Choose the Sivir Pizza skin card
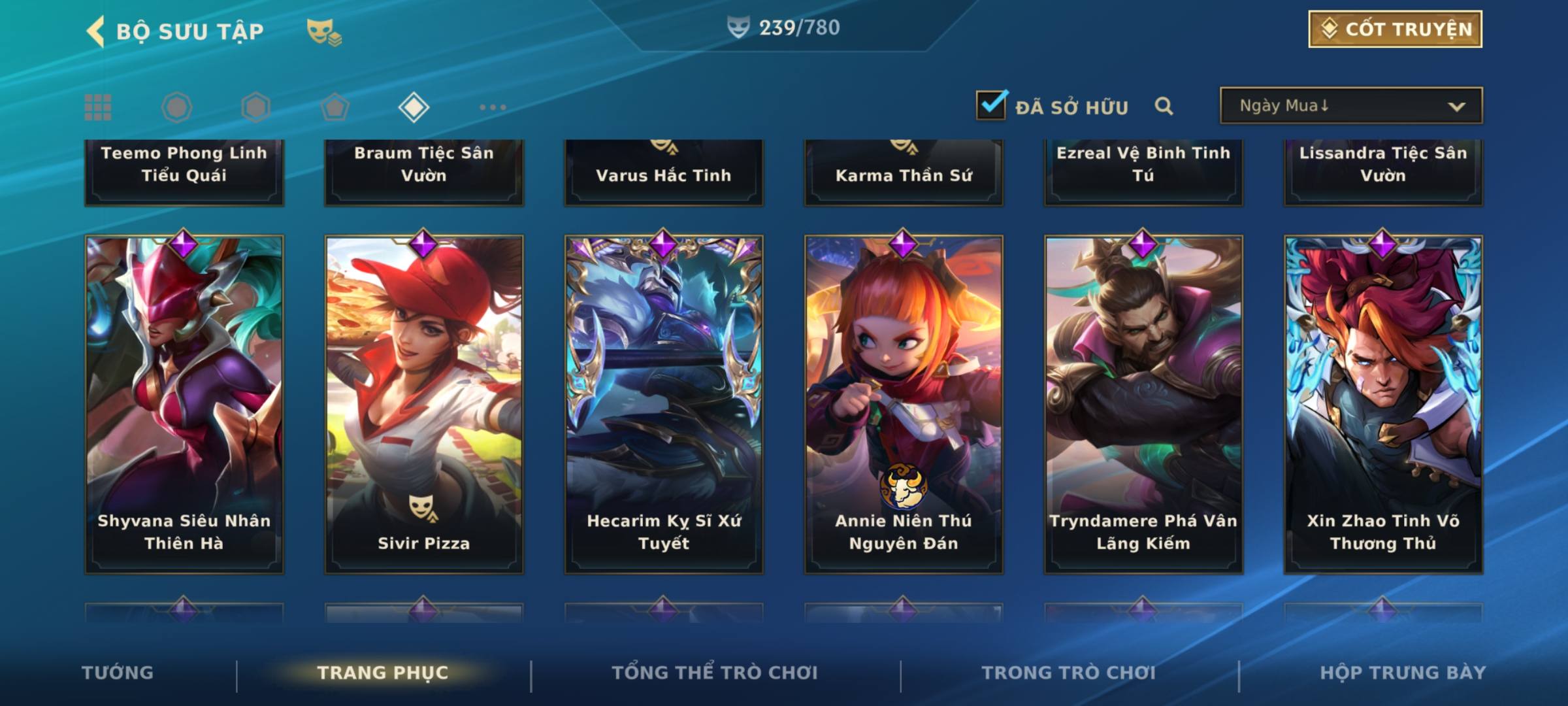The width and height of the screenshot is (1568, 706). [x=424, y=404]
